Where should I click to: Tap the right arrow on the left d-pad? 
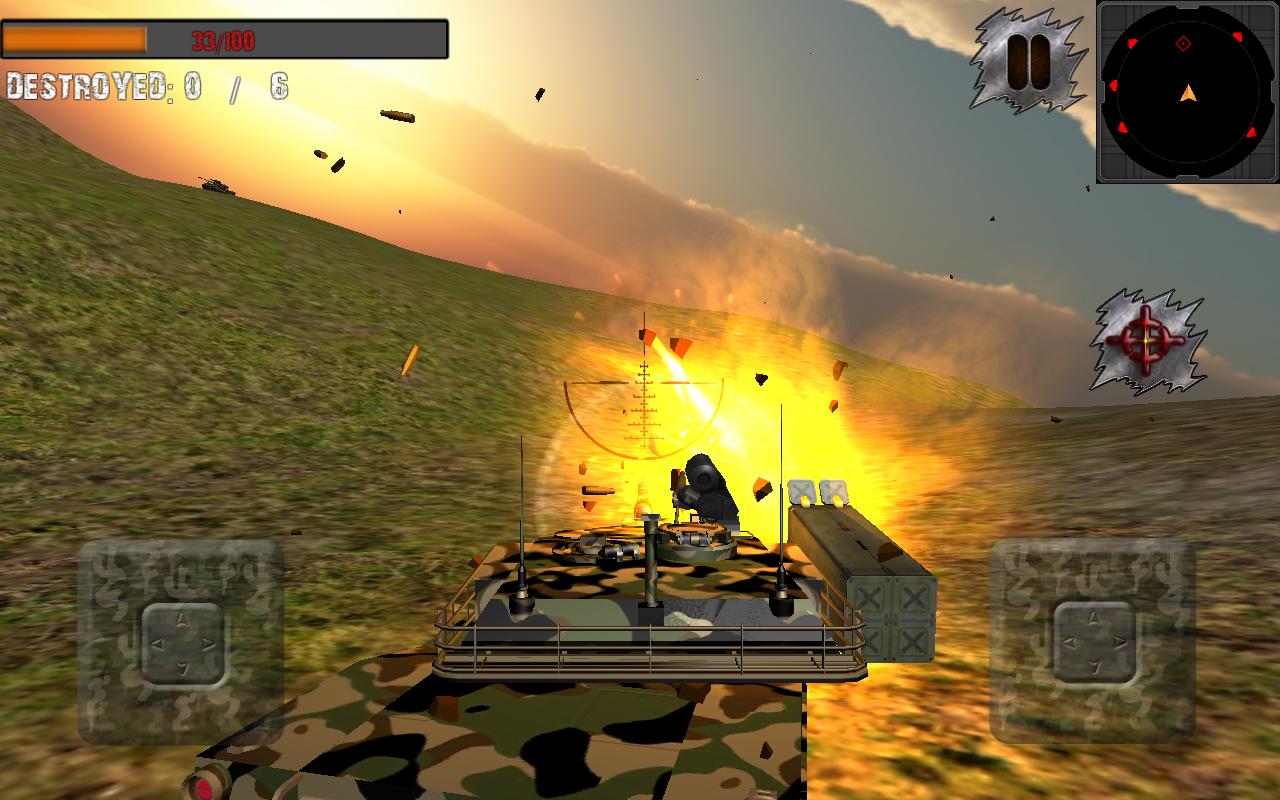[x=207, y=643]
